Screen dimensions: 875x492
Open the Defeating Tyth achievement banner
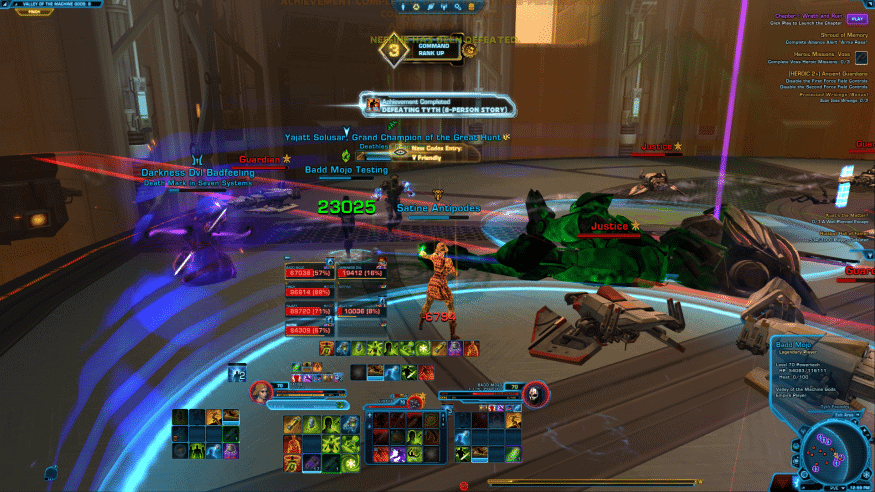point(439,105)
